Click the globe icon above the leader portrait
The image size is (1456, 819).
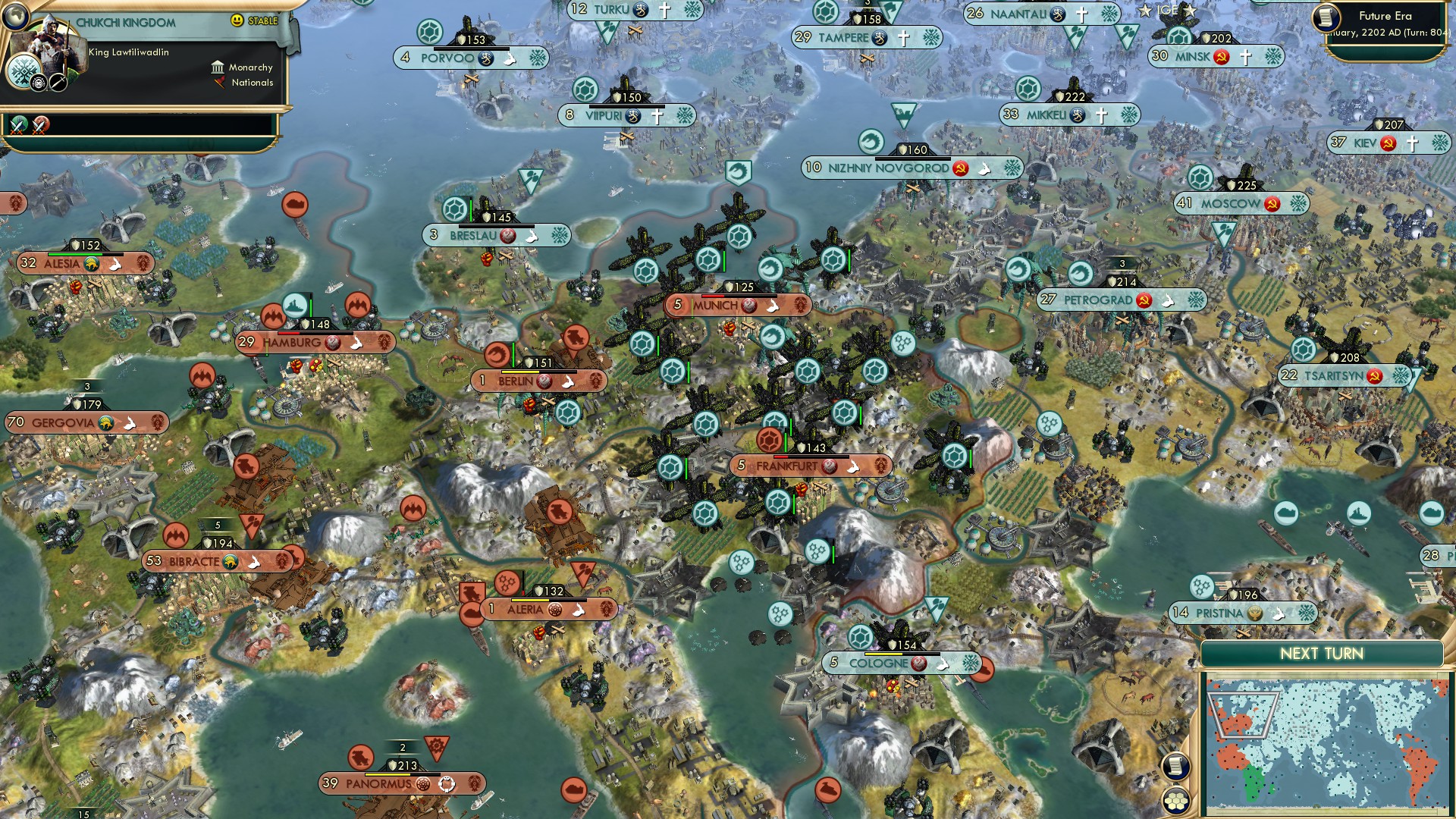point(15,14)
